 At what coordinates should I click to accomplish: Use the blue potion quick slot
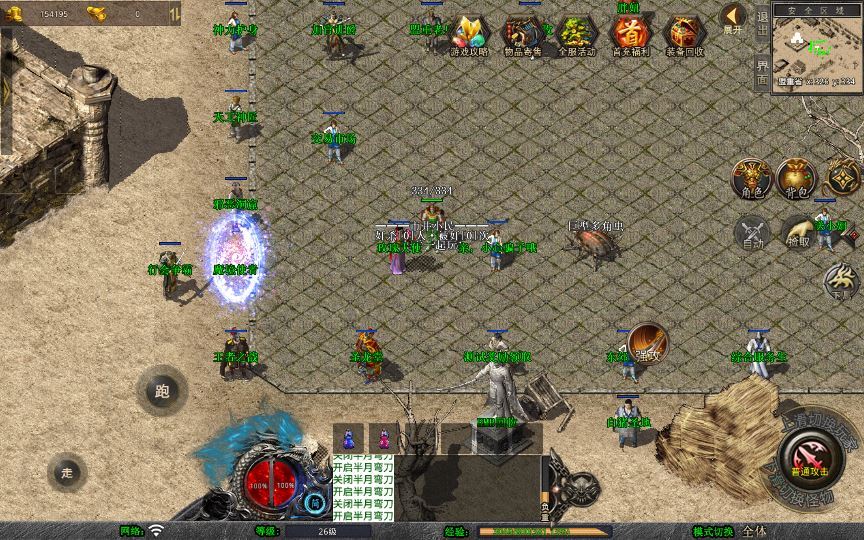pos(349,437)
